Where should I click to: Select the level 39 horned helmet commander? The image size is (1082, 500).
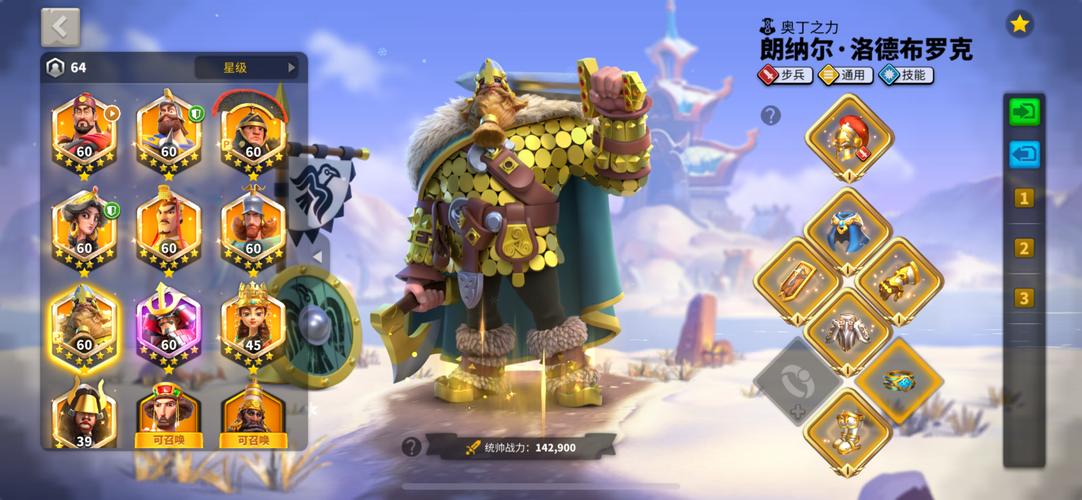84,414
